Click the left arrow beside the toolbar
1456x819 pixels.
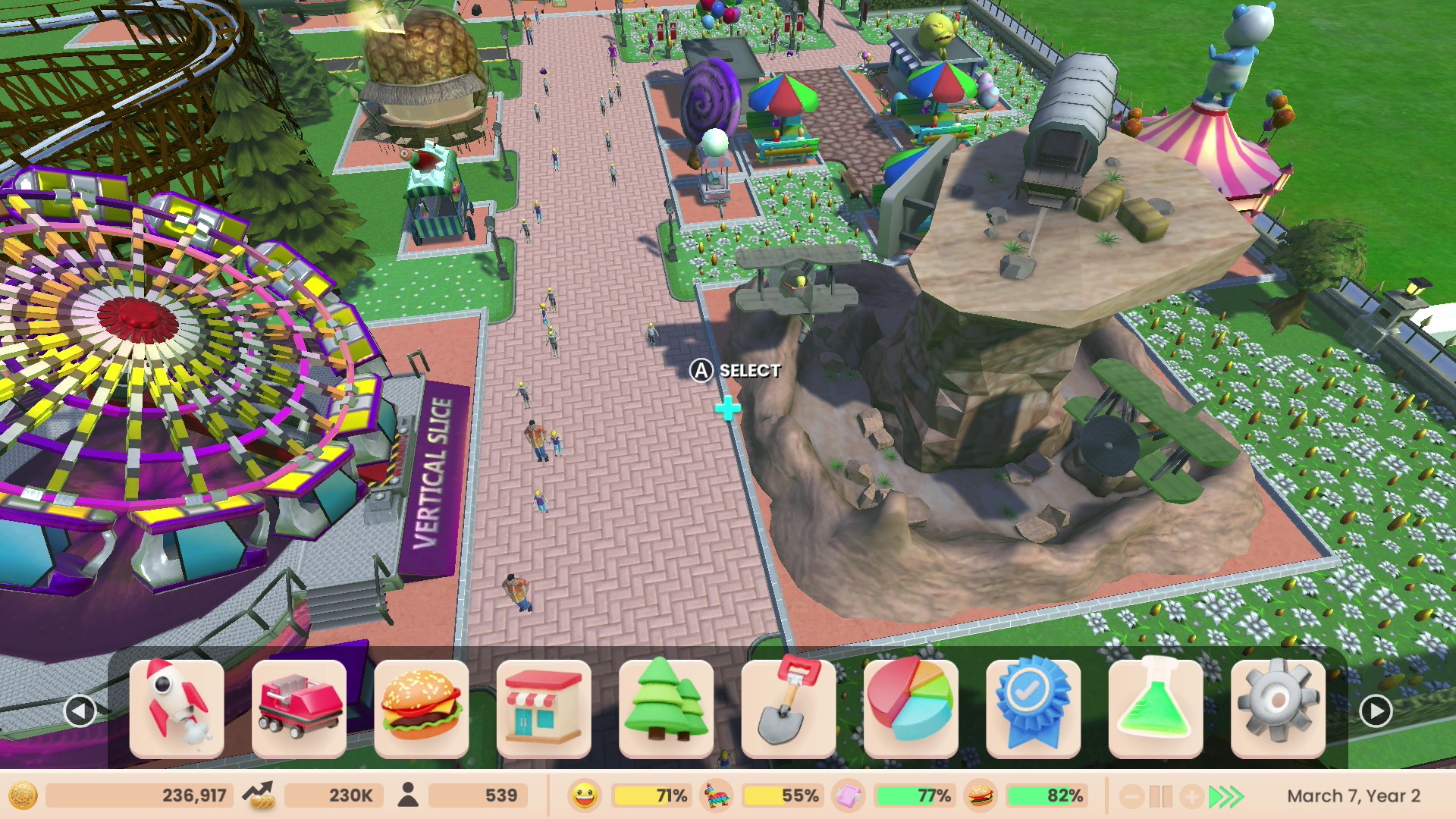tap(80, 711)
